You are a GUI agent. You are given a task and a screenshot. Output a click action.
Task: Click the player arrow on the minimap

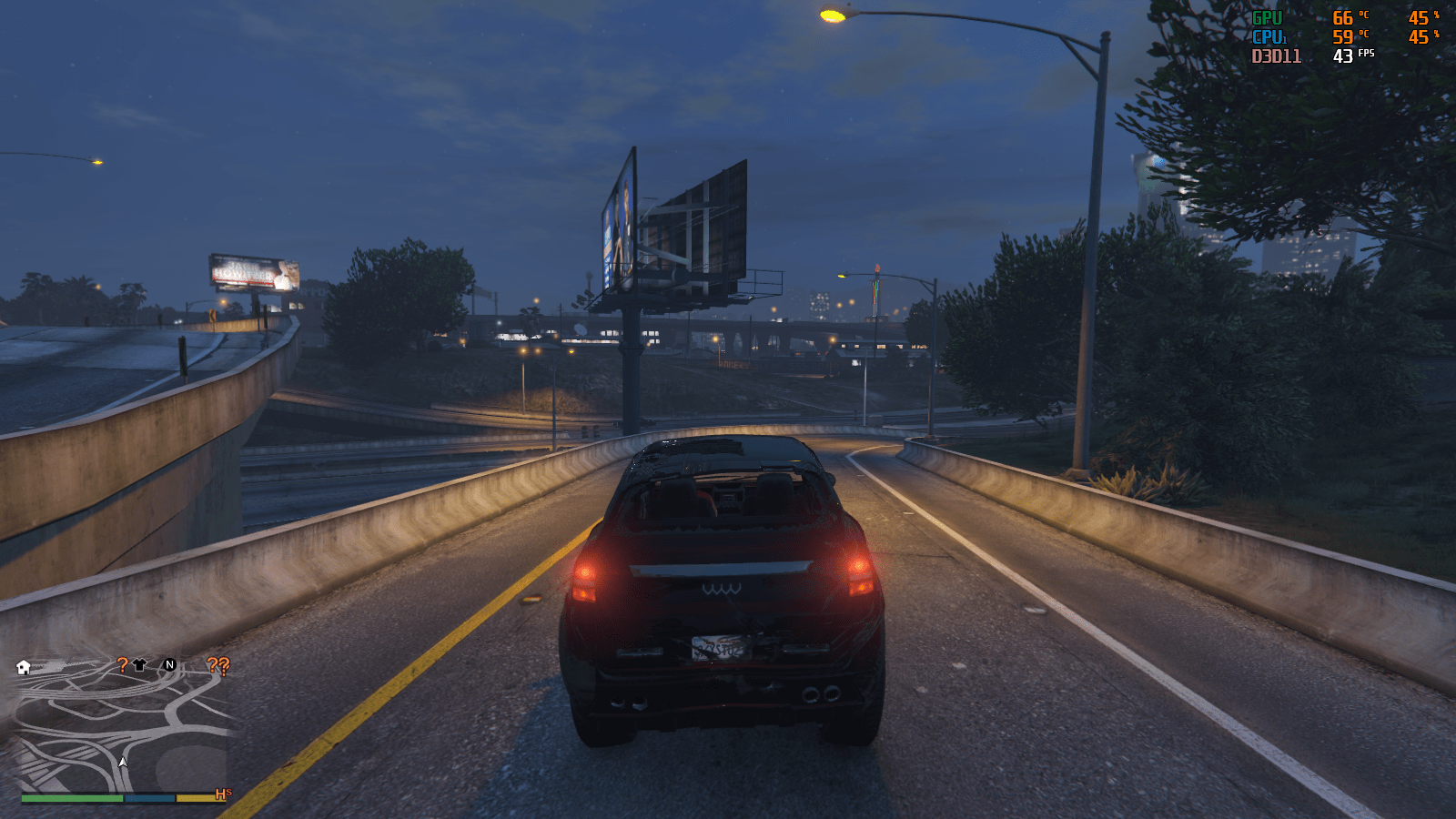(x=123, y=762)
